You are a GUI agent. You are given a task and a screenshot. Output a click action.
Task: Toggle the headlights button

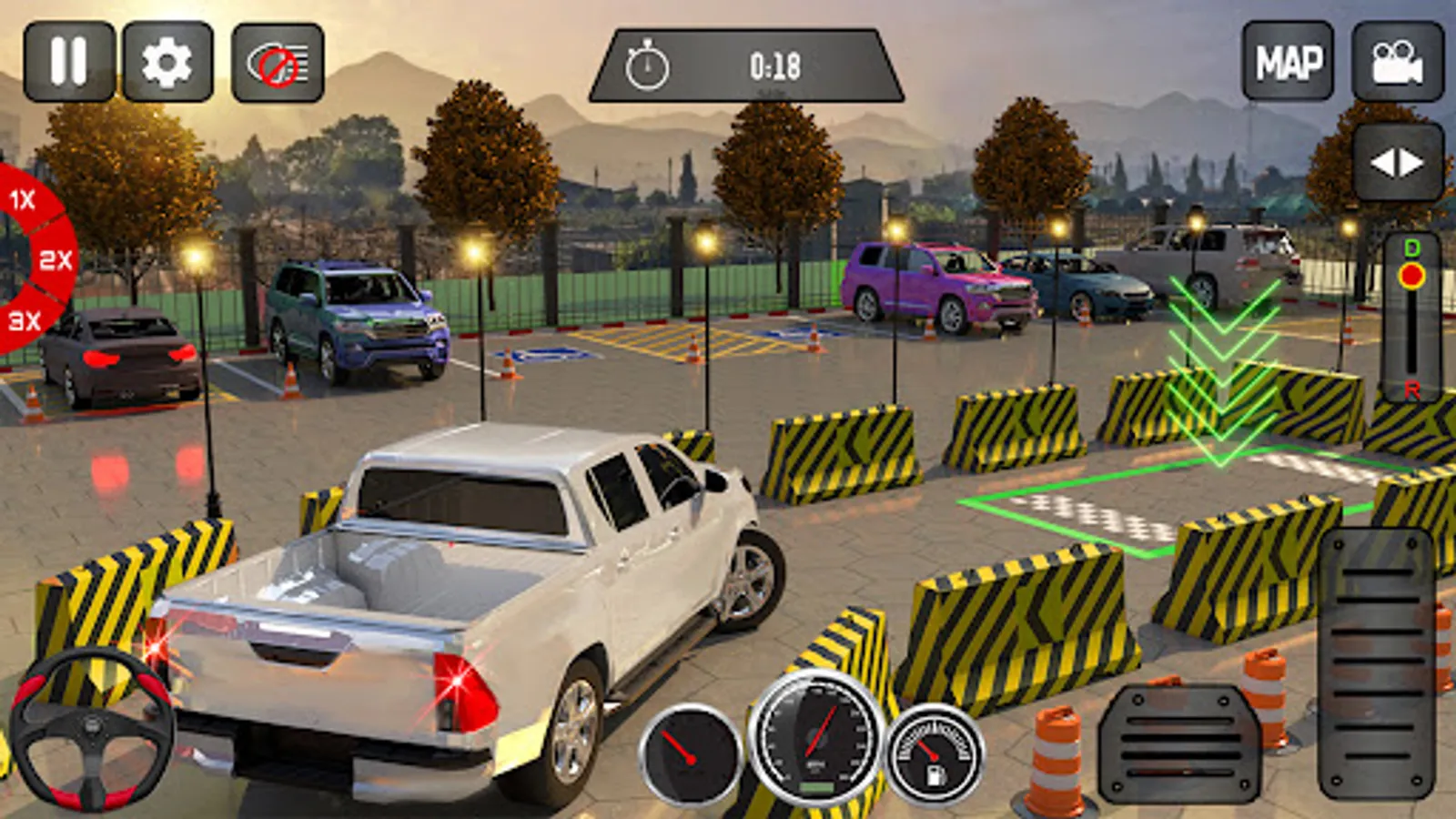[x=278, y=62]
